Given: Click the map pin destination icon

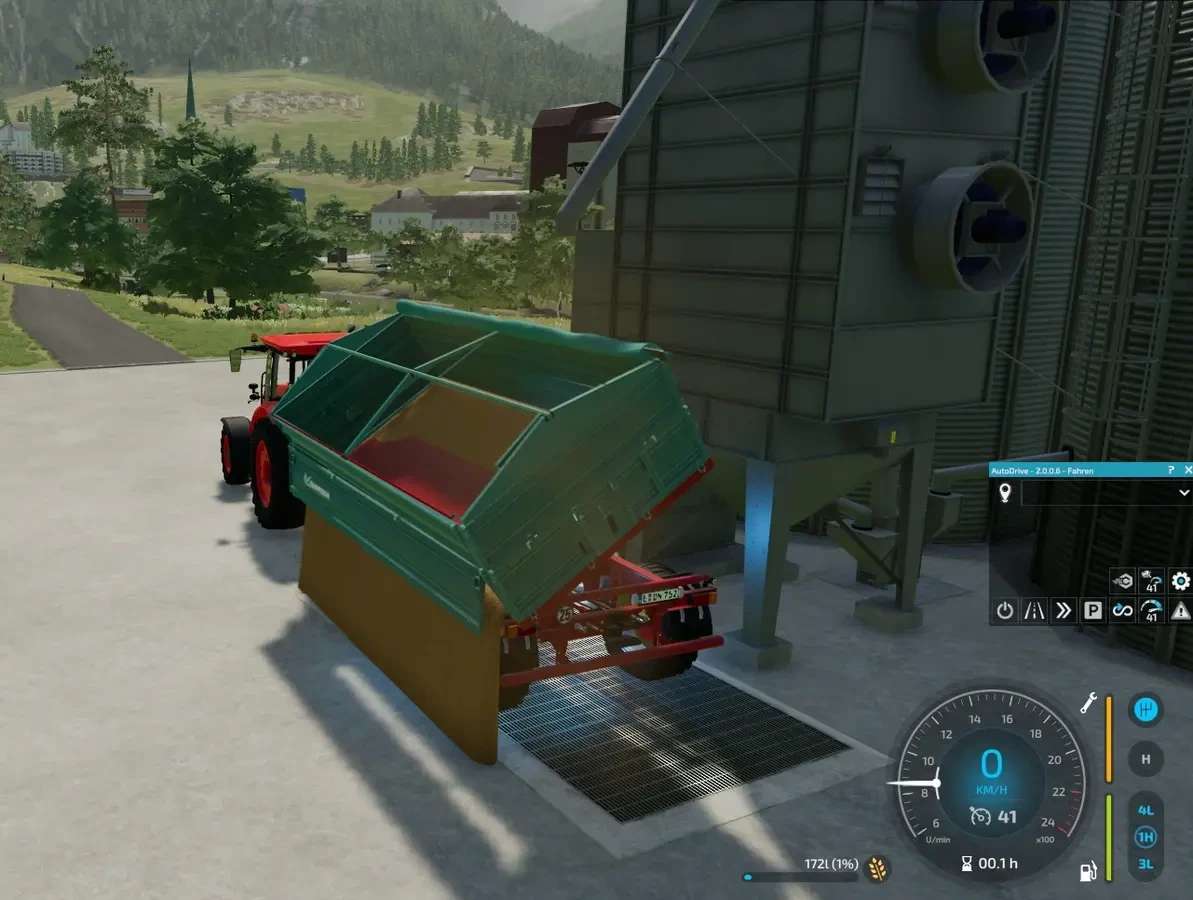Looking at the screenshot, I should pos(1005,493).
